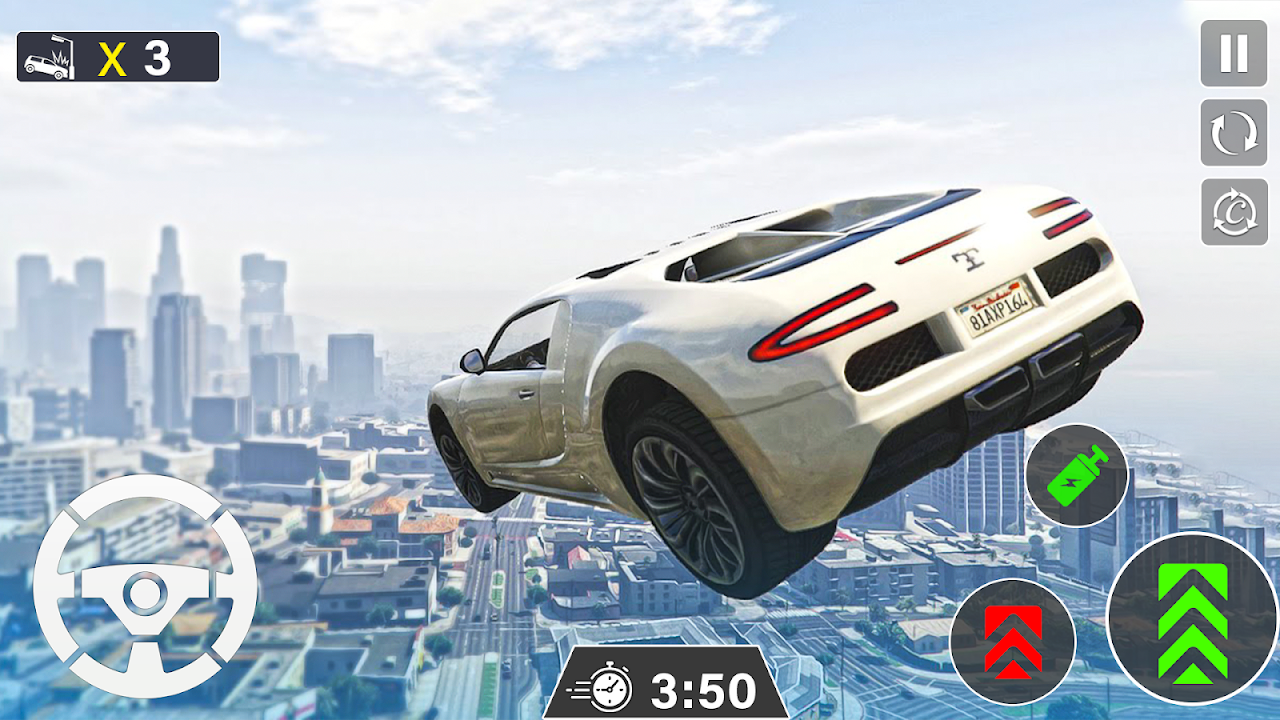Tap the green accelerator arrows pedal
Viewport: 1280px width, 720px height.
(x=1192, y=622)
